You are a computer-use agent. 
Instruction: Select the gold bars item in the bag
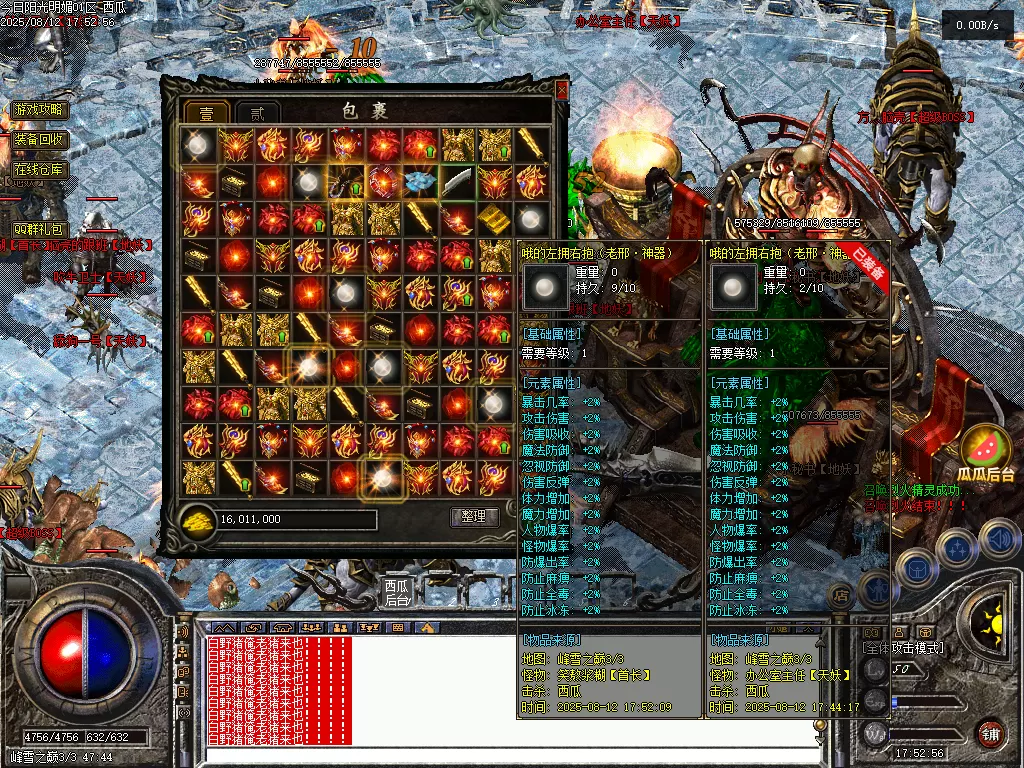pos(493,218)
